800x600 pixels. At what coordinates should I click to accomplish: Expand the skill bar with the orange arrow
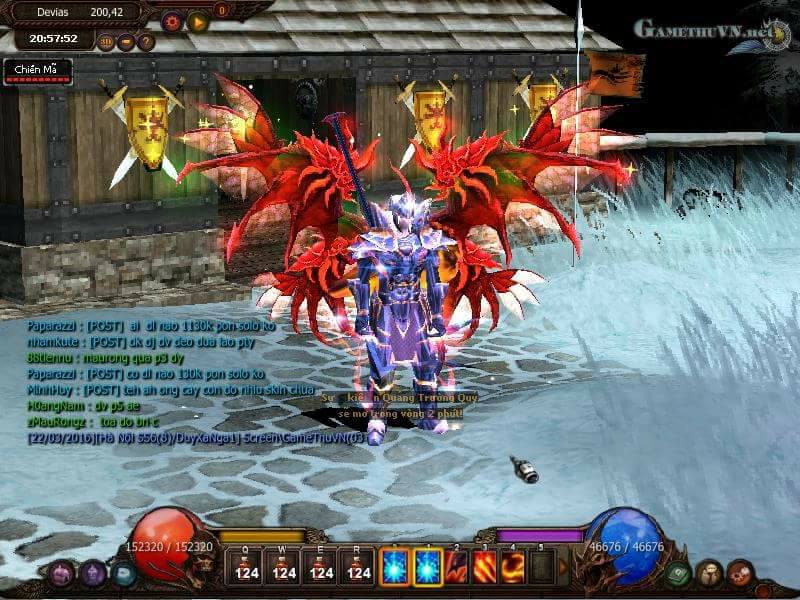[x=563, y=567]
